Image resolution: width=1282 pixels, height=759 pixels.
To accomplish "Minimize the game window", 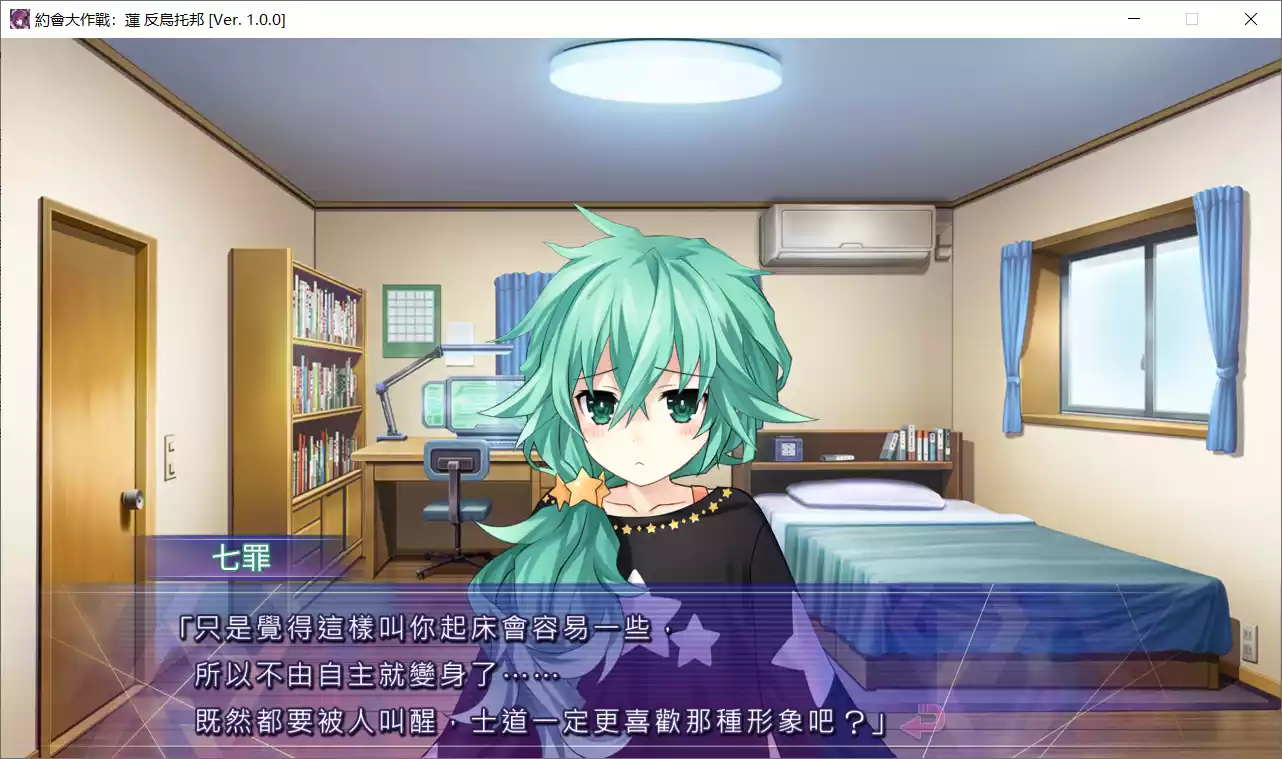I will click(x=1133, y=18).
